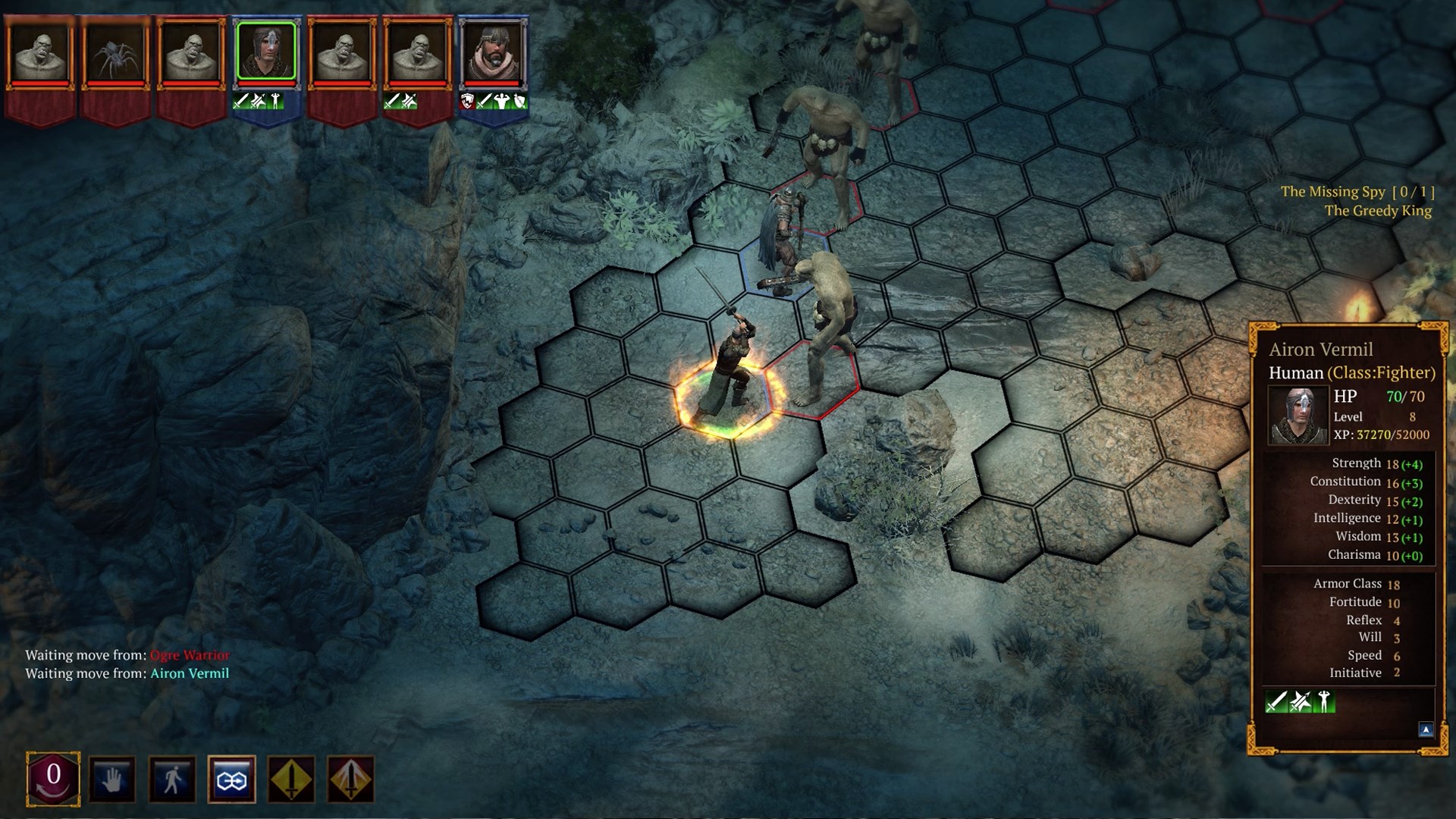
Task: Select the multi-attack crossed-blades ability icon
Action: 1299,701
